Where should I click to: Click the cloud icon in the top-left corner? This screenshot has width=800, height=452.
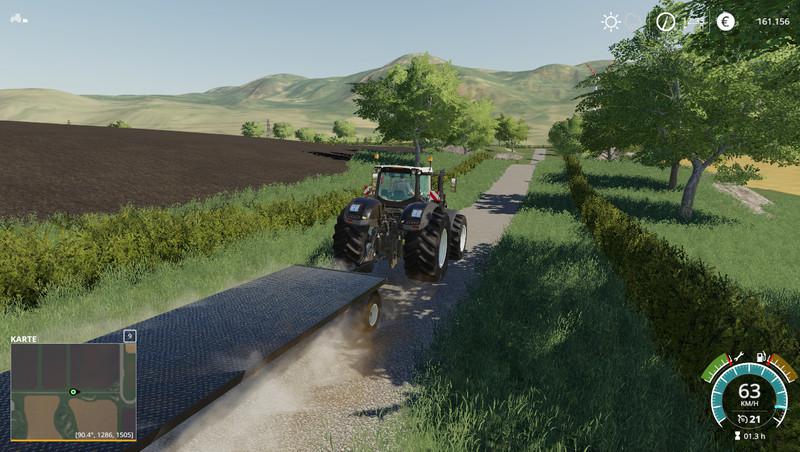(x=19, y=18)
